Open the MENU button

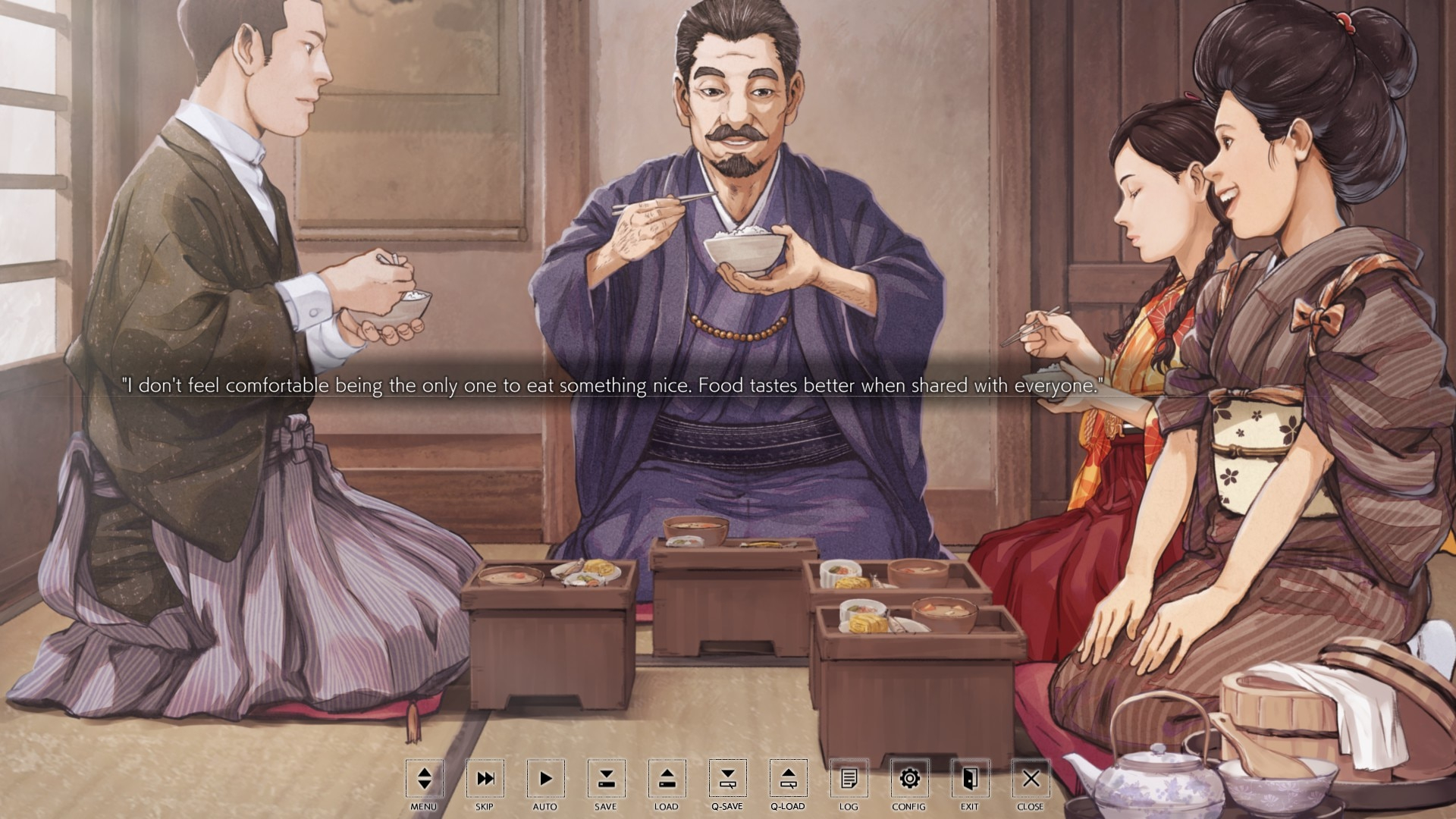(424, 779)
